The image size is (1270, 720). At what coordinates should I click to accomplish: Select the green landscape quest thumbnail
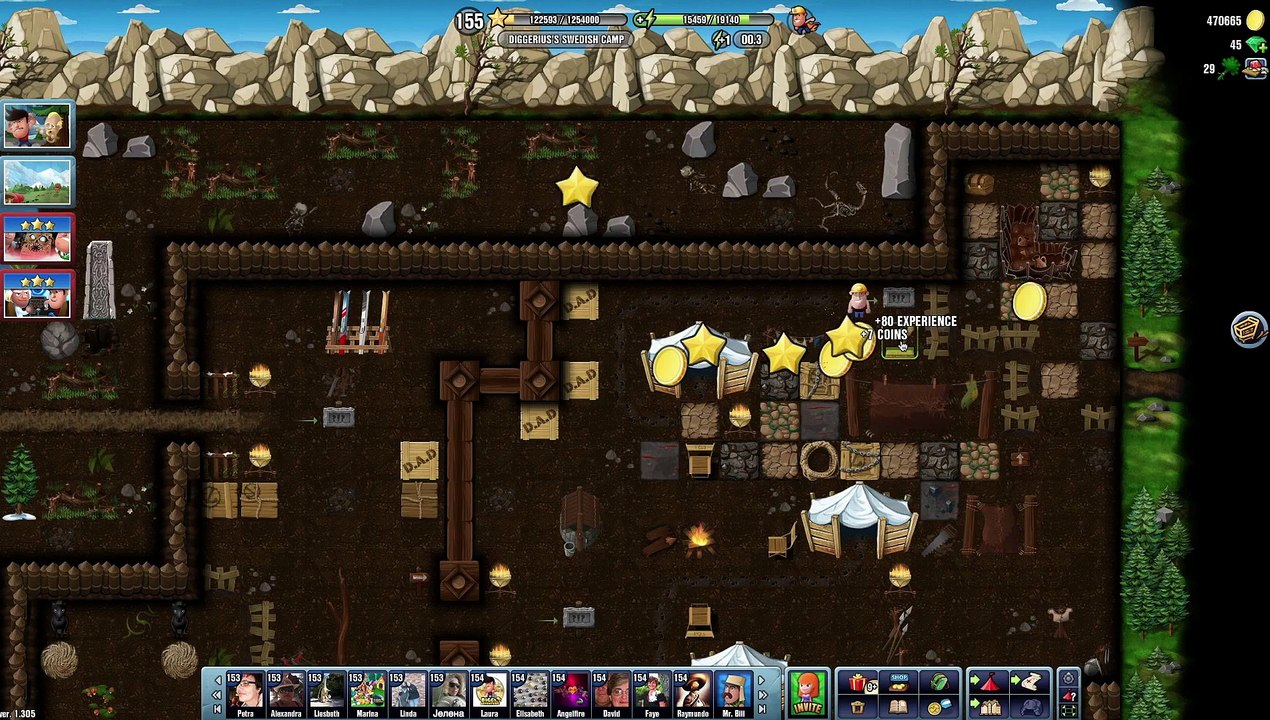[37, 181]
